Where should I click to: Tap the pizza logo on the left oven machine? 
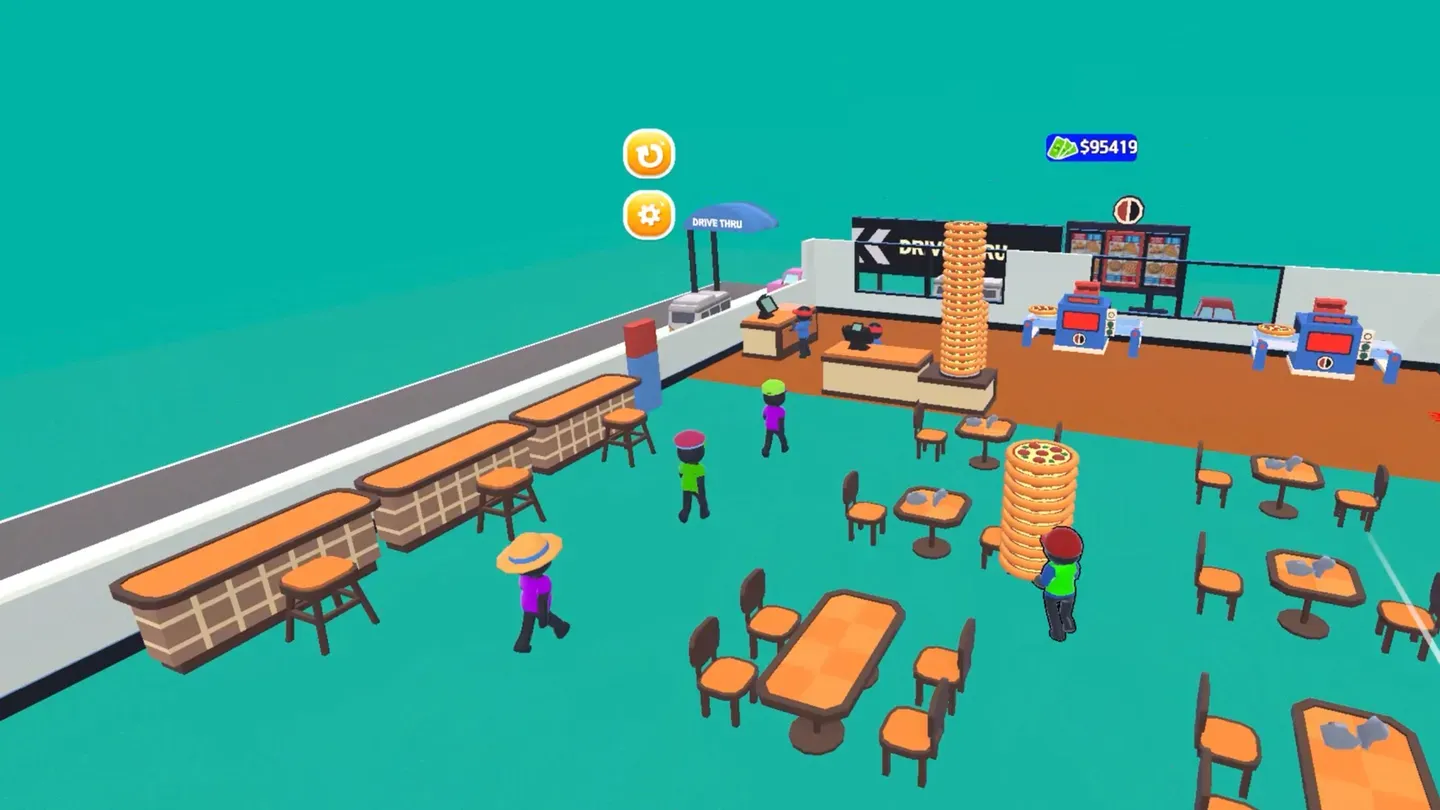coord(1078,340)
